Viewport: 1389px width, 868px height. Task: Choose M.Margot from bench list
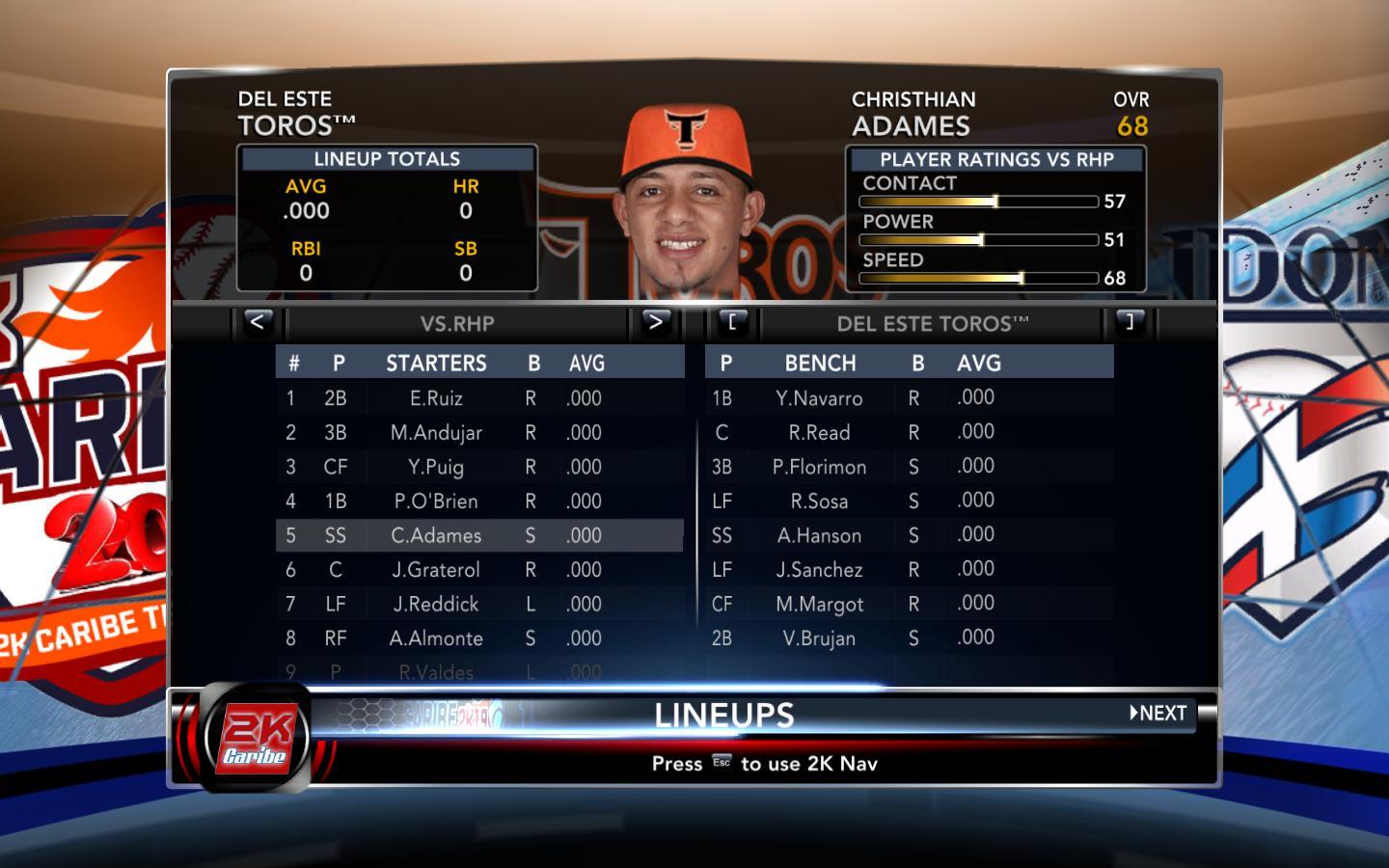[819, 605]
